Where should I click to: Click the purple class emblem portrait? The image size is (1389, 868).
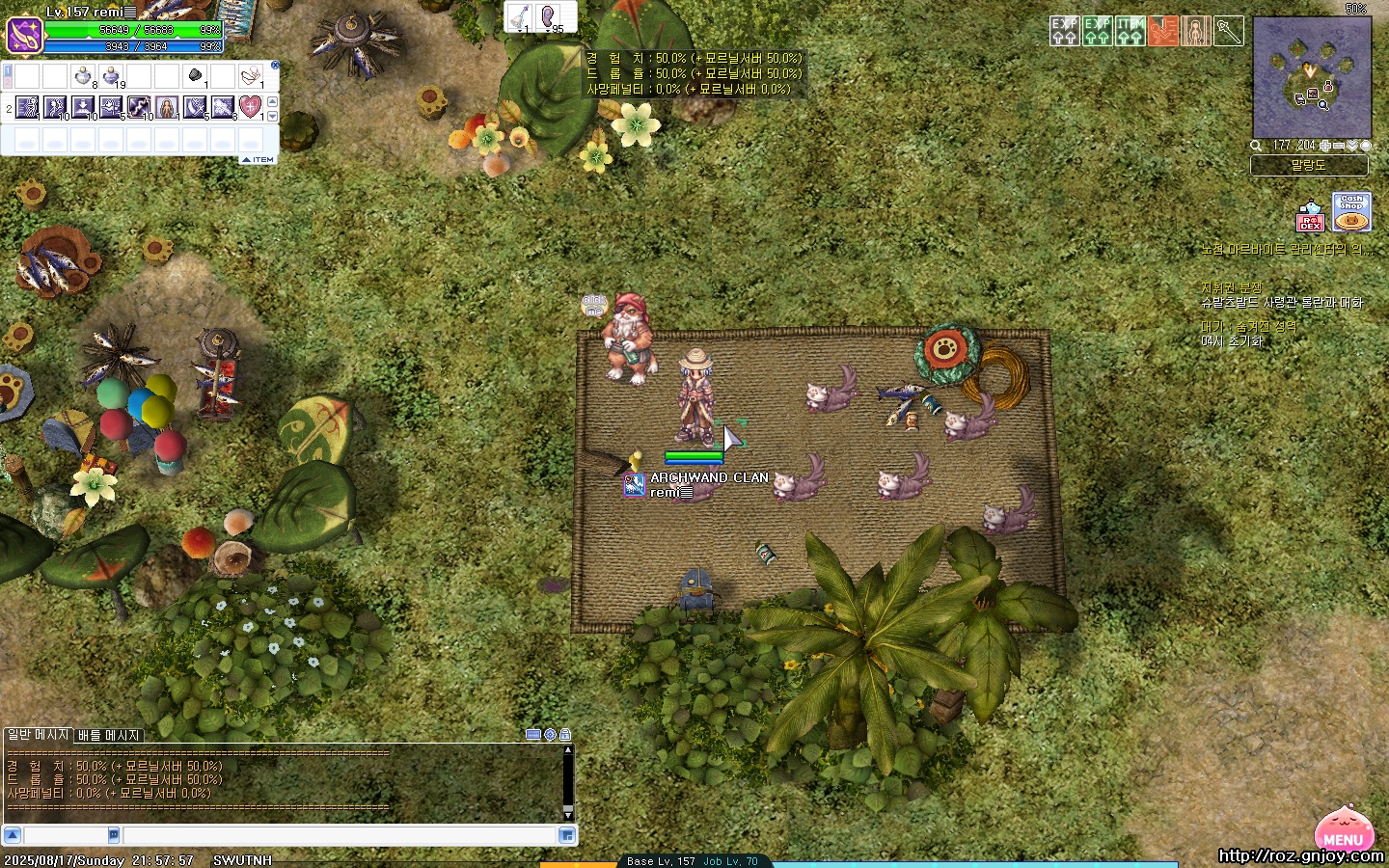(x=23, y=36)
